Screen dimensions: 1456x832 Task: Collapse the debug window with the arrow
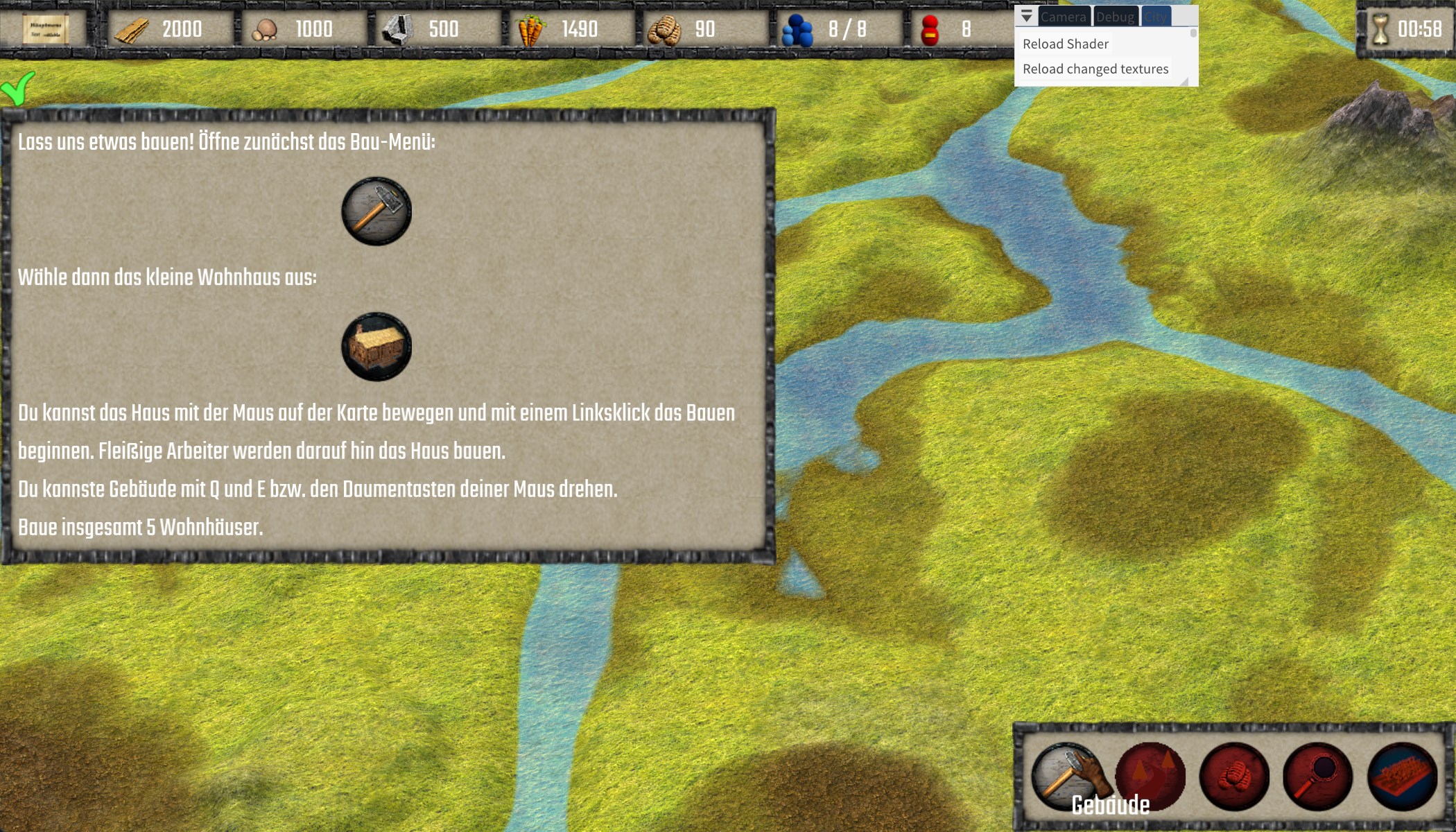point(1027,16)
